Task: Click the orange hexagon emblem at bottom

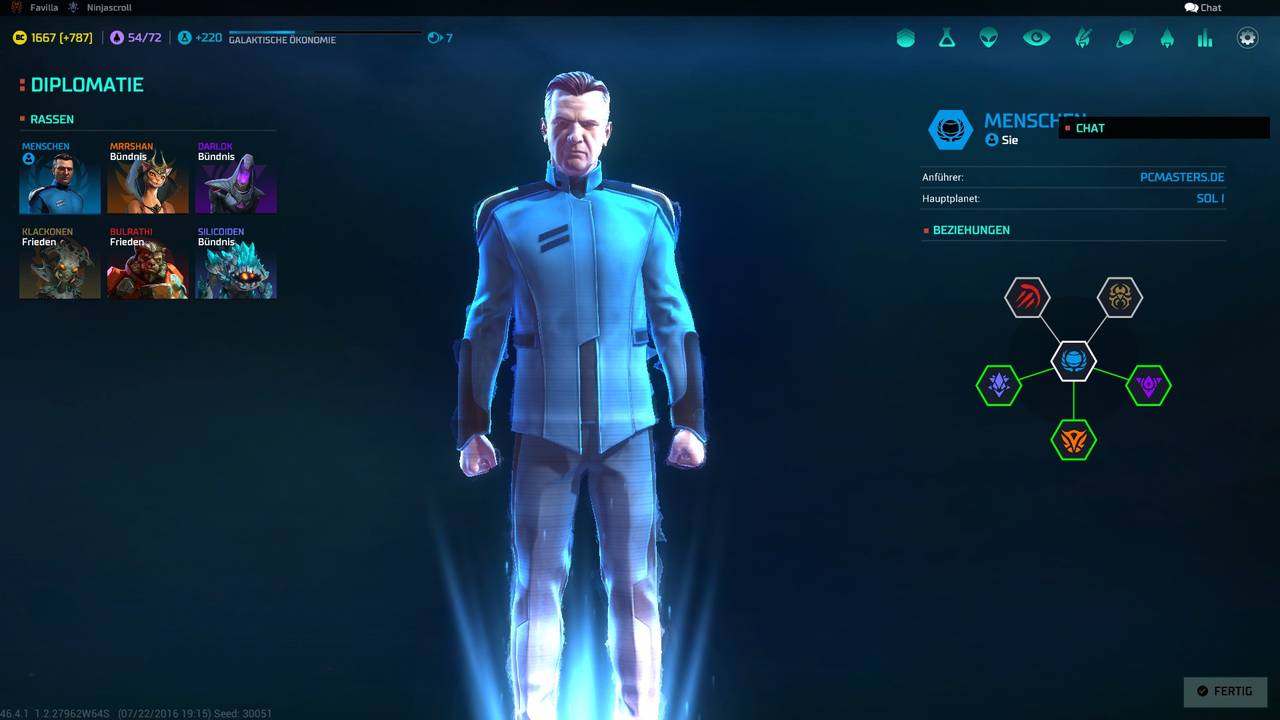Action: [x=1073, y=440]
